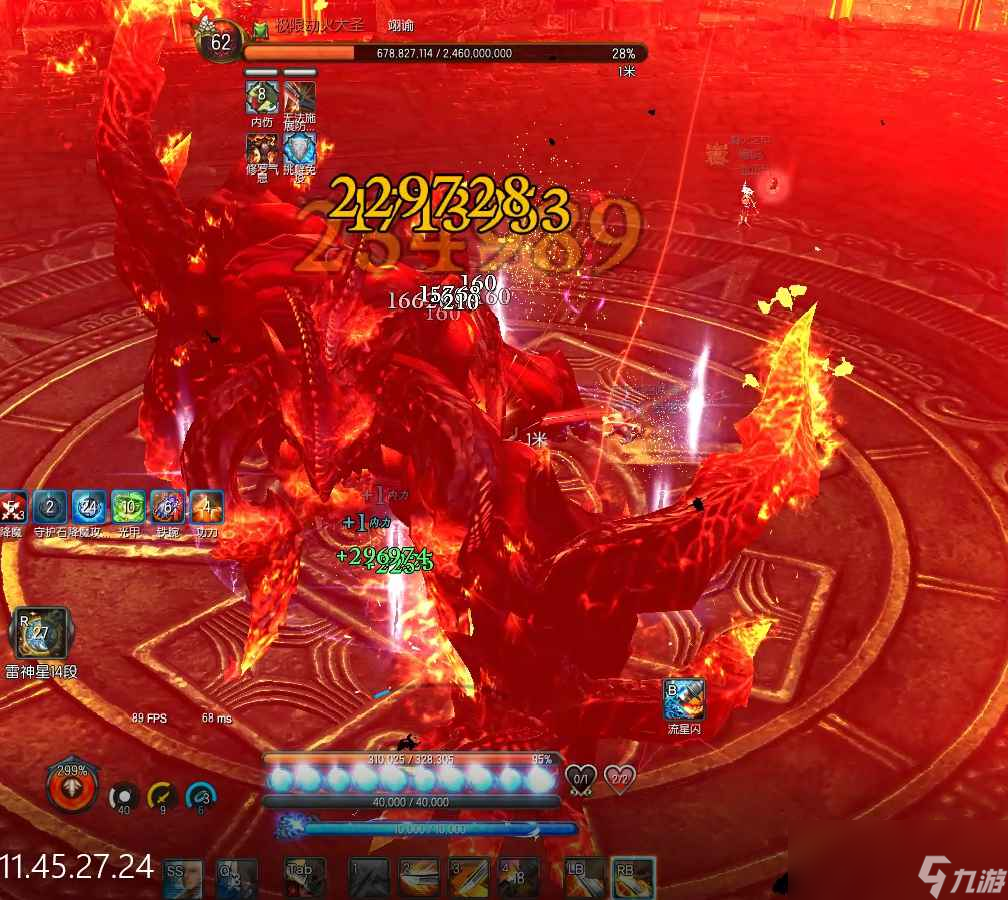Click the 299% stance gauge icon
This screenshot has height=900, width=1008.
72,787
